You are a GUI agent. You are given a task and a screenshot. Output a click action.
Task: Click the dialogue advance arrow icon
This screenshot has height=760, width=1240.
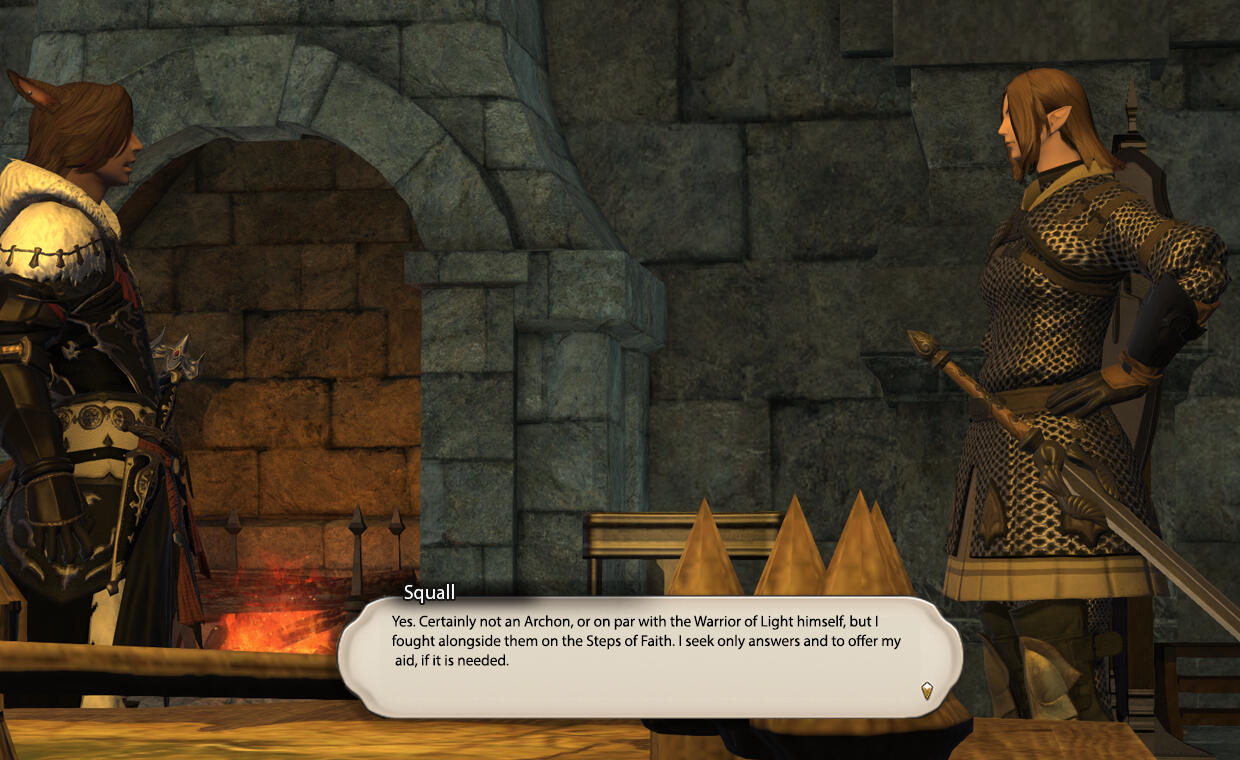pos(927,690)
